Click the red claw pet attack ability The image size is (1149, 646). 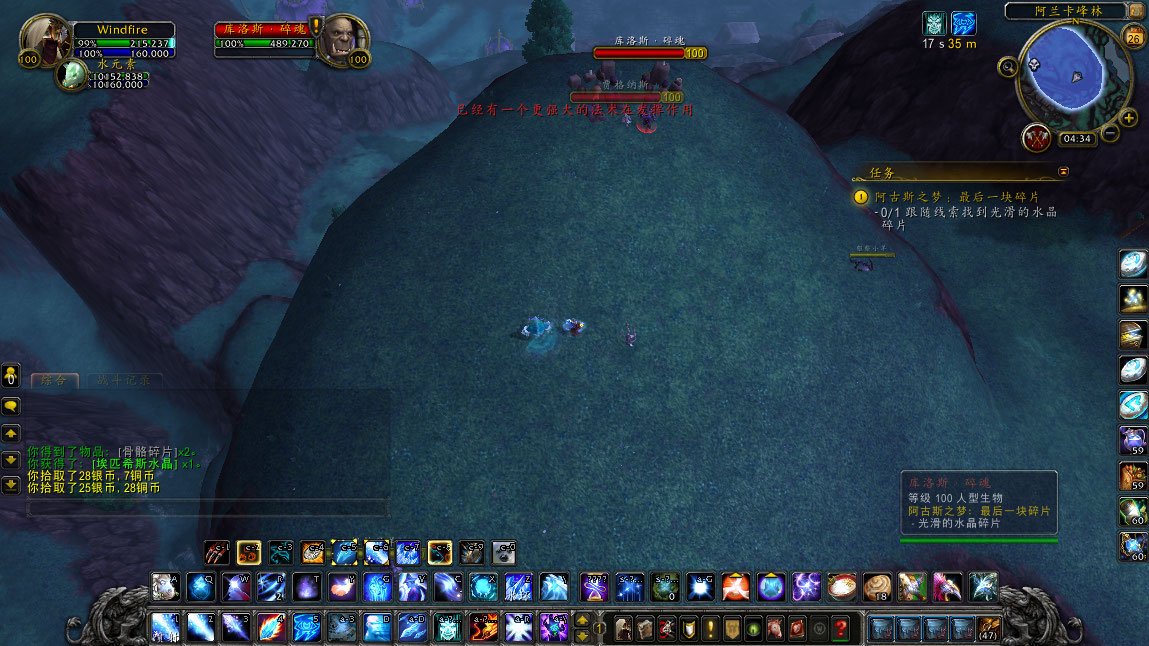pyautogui.click(x=217, y=552)
